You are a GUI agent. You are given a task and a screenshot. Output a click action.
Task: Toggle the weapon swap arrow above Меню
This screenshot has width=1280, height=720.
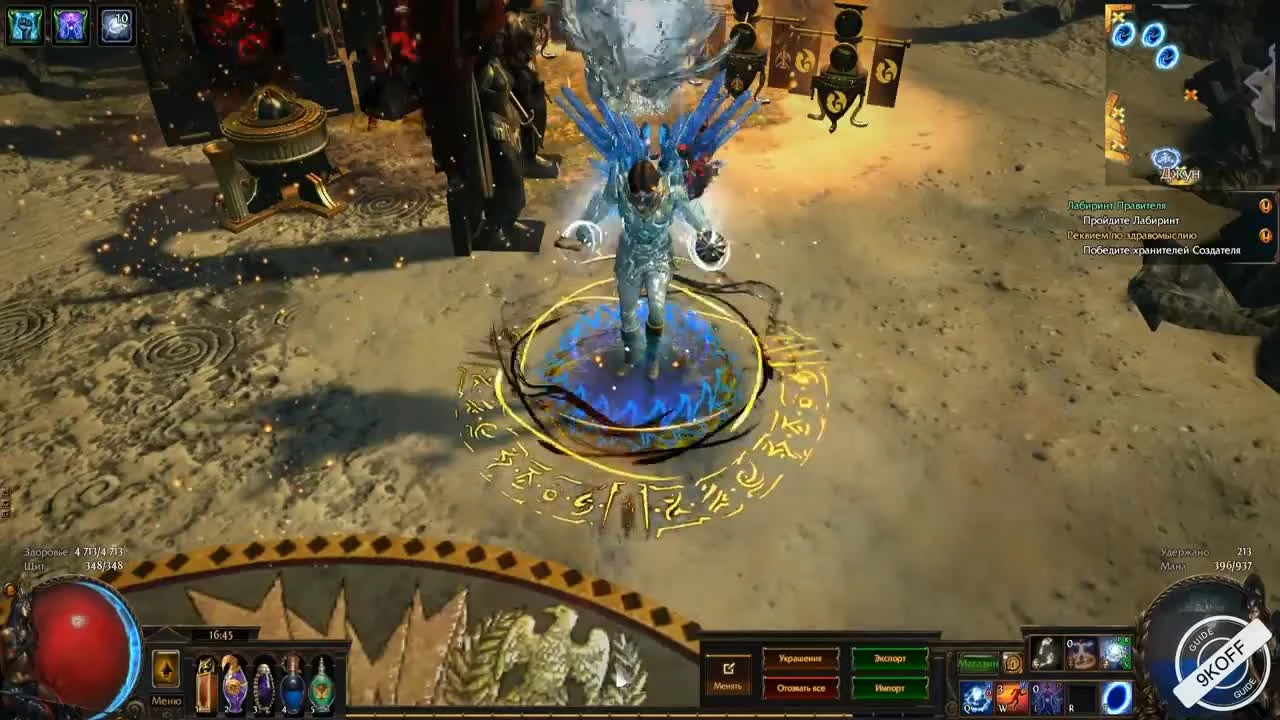click(166, 670)
